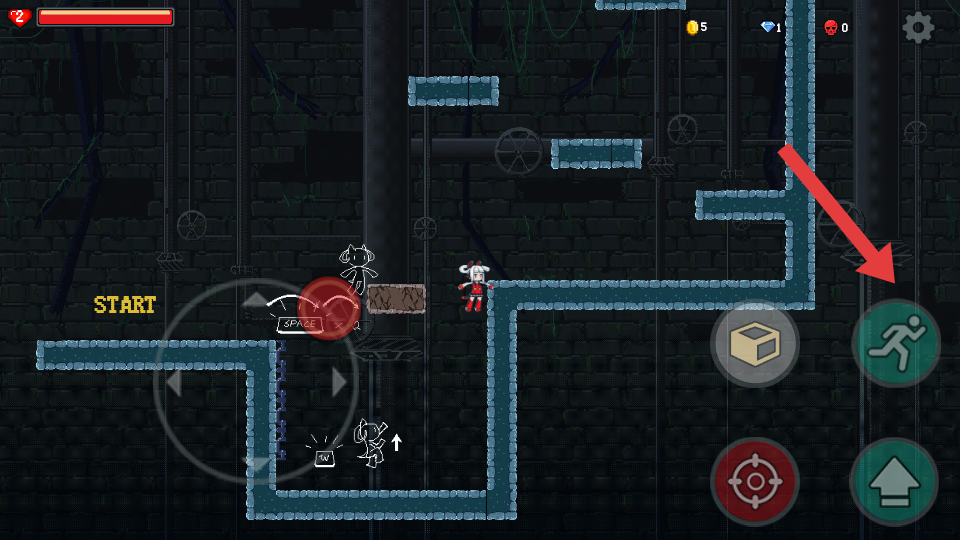Tap the cardboard box item button
This screenshot has height=540, width=960.
click(755, 344)
